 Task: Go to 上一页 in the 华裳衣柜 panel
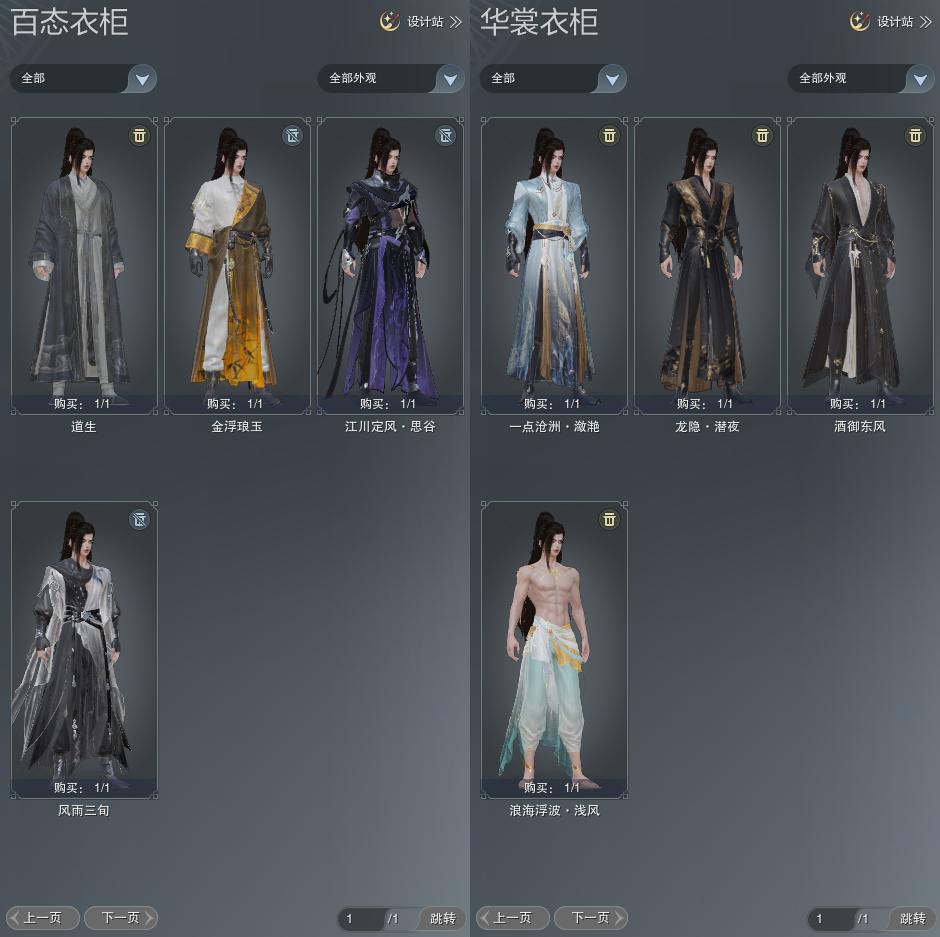coord(513,917)
